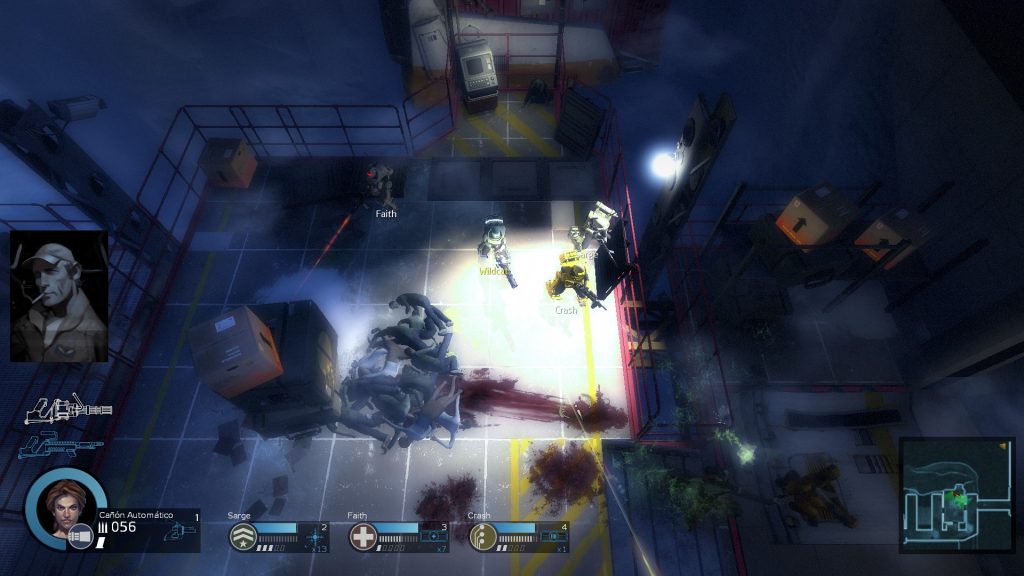Activate Faith's slot 3 item

click(x=435, y=536)
